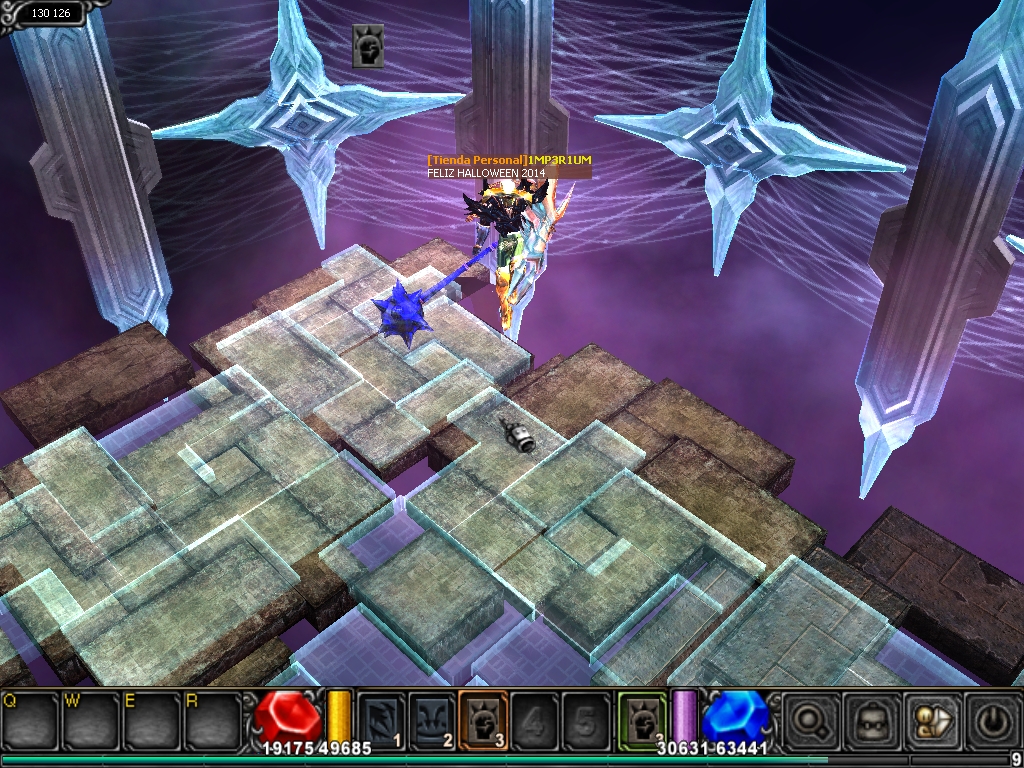Open the golden character figure menu button
Viewport: 1024px width, 768px height.
[x=931, y=718]
